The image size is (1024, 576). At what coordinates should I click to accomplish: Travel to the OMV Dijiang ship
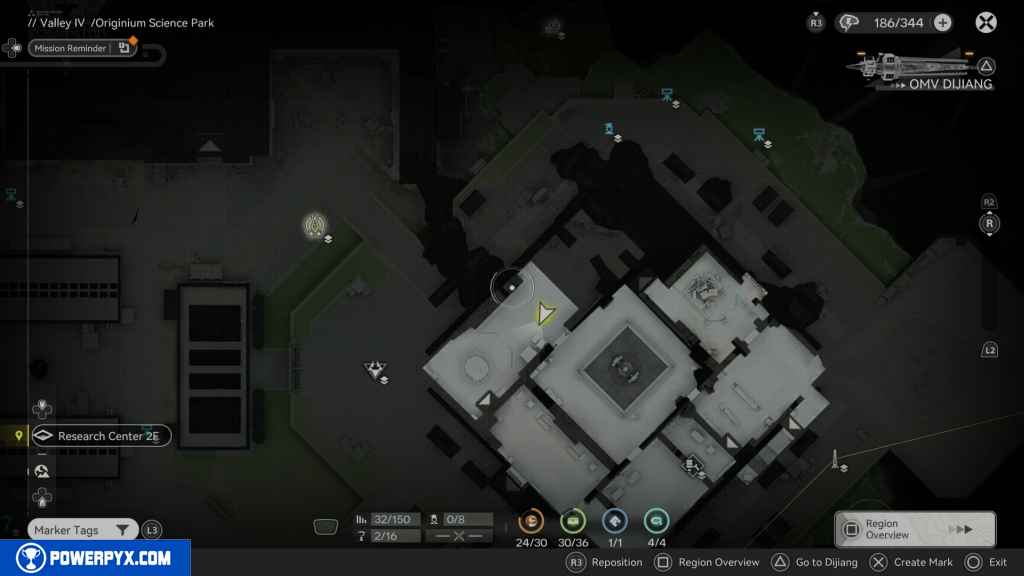920,70
